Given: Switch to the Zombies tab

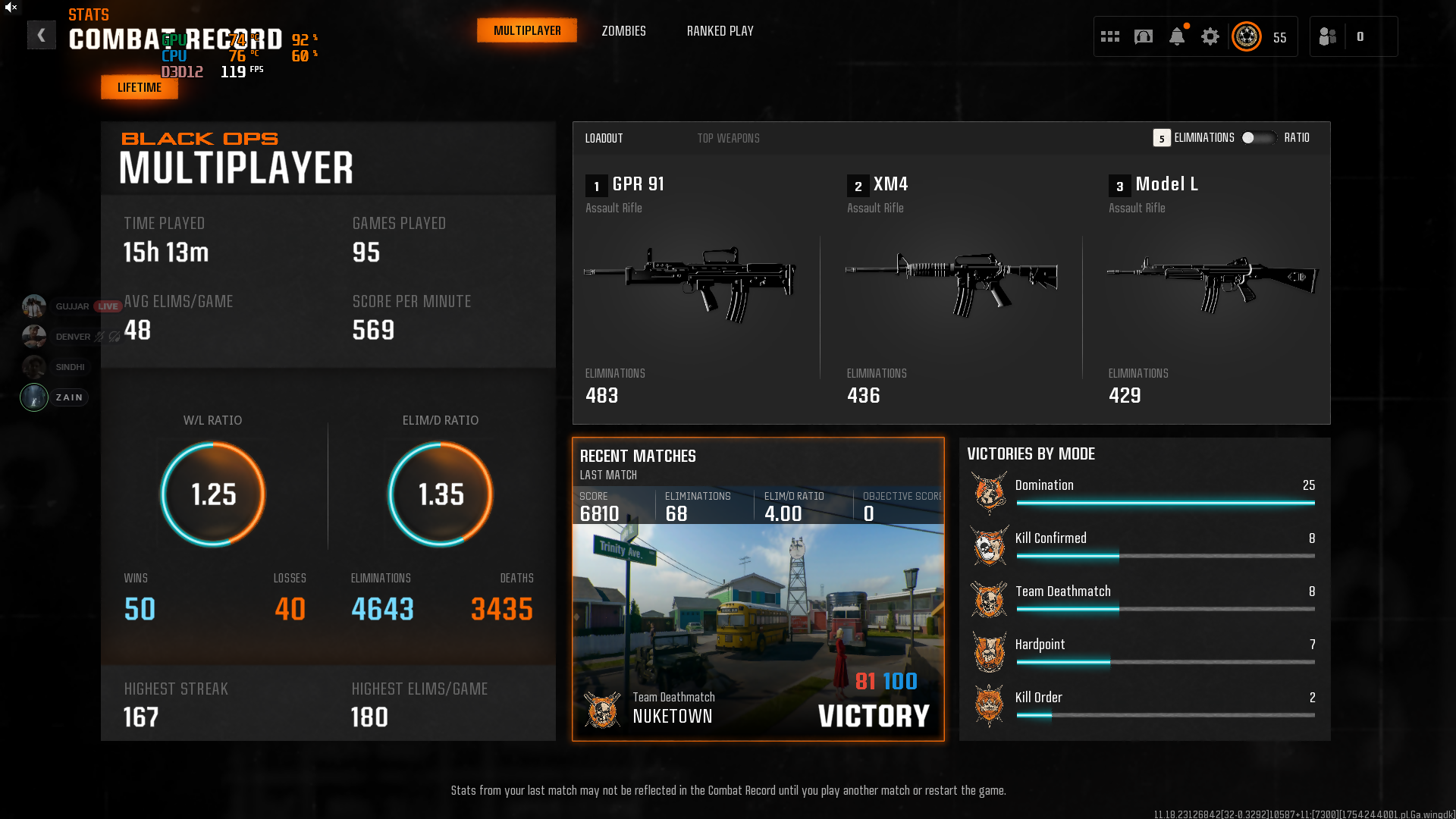Looking at the screenshot, I should [x=623, y=31].
